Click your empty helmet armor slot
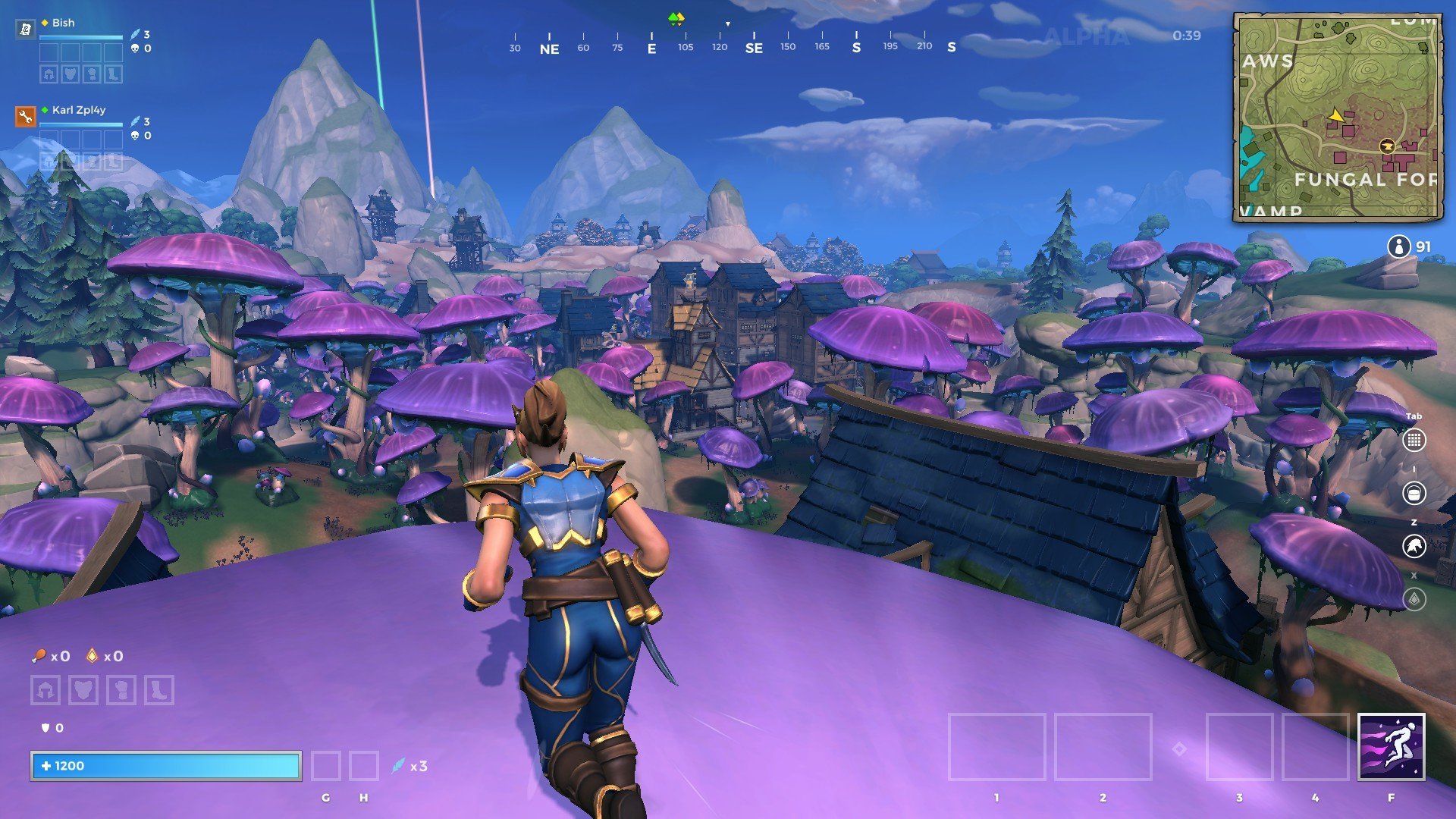 point(45,690)
